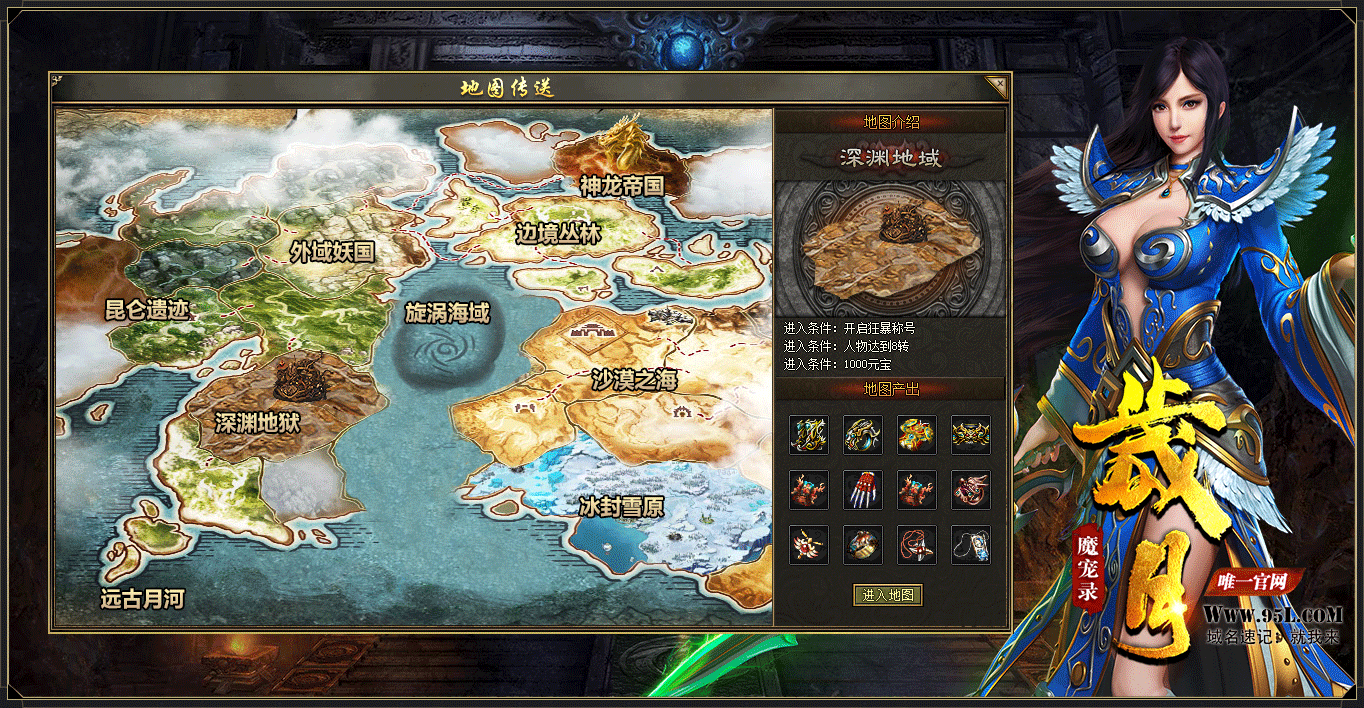Screen dimensions: 1364x708
Task: Select the 旋涡海域 whirlpool region
Action: point(446,313)
